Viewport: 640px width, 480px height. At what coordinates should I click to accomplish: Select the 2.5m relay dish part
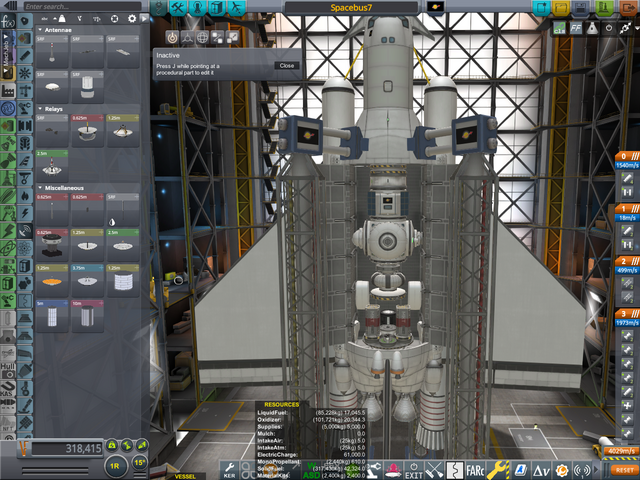tap(52, 167)
